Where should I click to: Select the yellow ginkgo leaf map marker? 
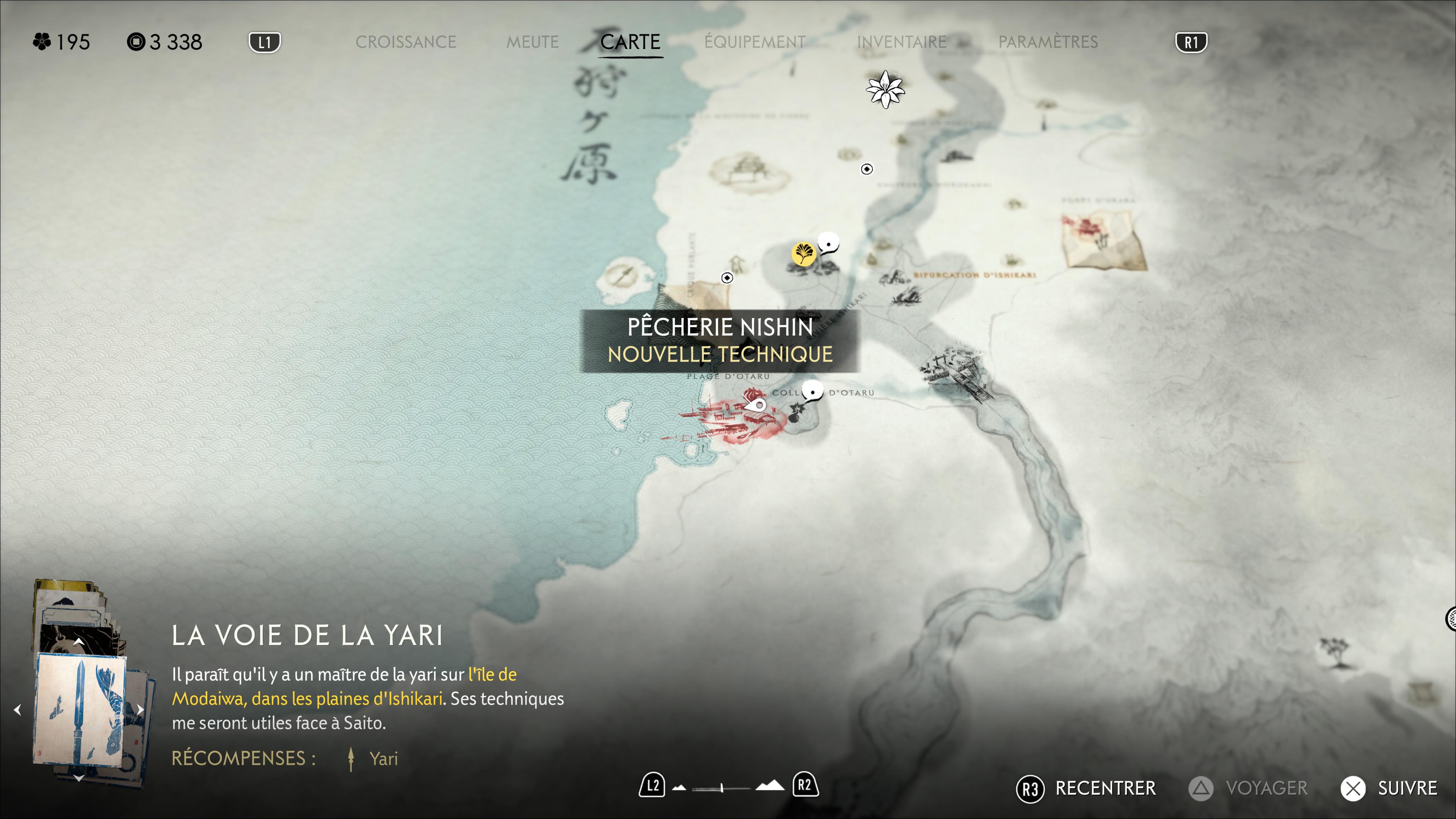pos(803,253)
